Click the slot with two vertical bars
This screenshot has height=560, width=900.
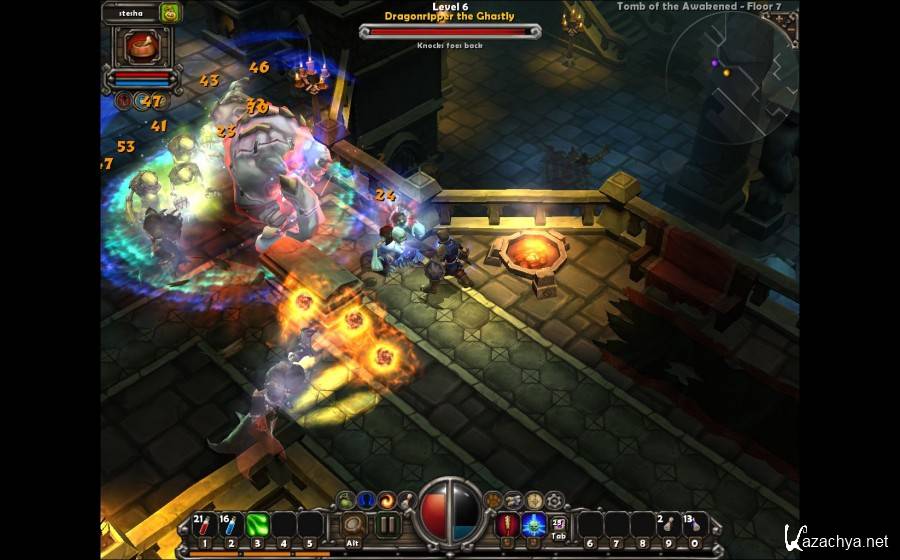387,525
